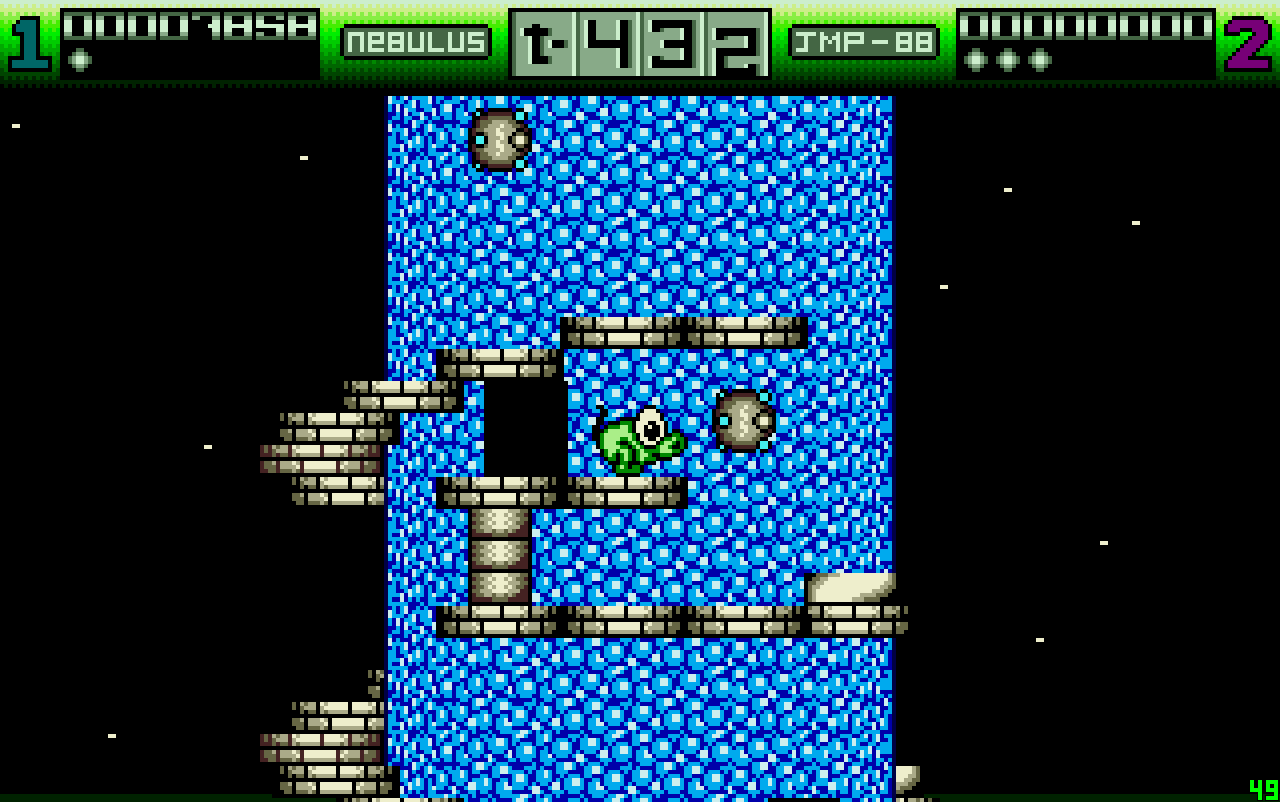Click the NEBULUS title label in the HUD
This screenshot has width=1280, height=802.
pyautogui.click(x=417, y=42)
